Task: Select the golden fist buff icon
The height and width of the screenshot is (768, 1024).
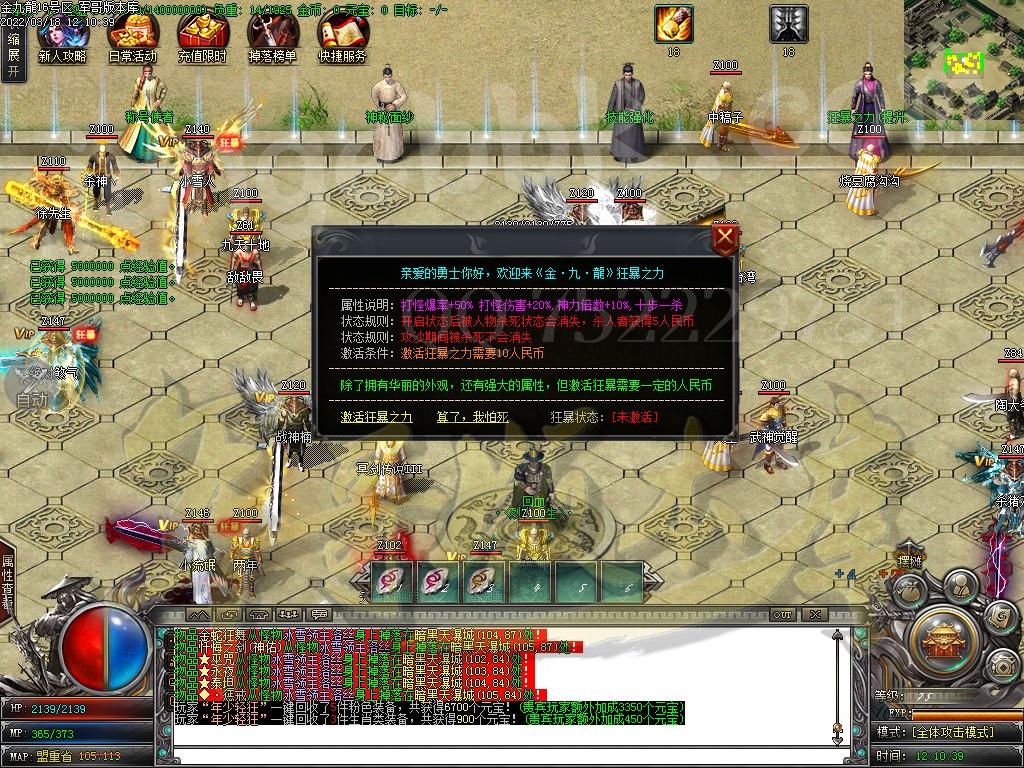Action: [673, 23]
